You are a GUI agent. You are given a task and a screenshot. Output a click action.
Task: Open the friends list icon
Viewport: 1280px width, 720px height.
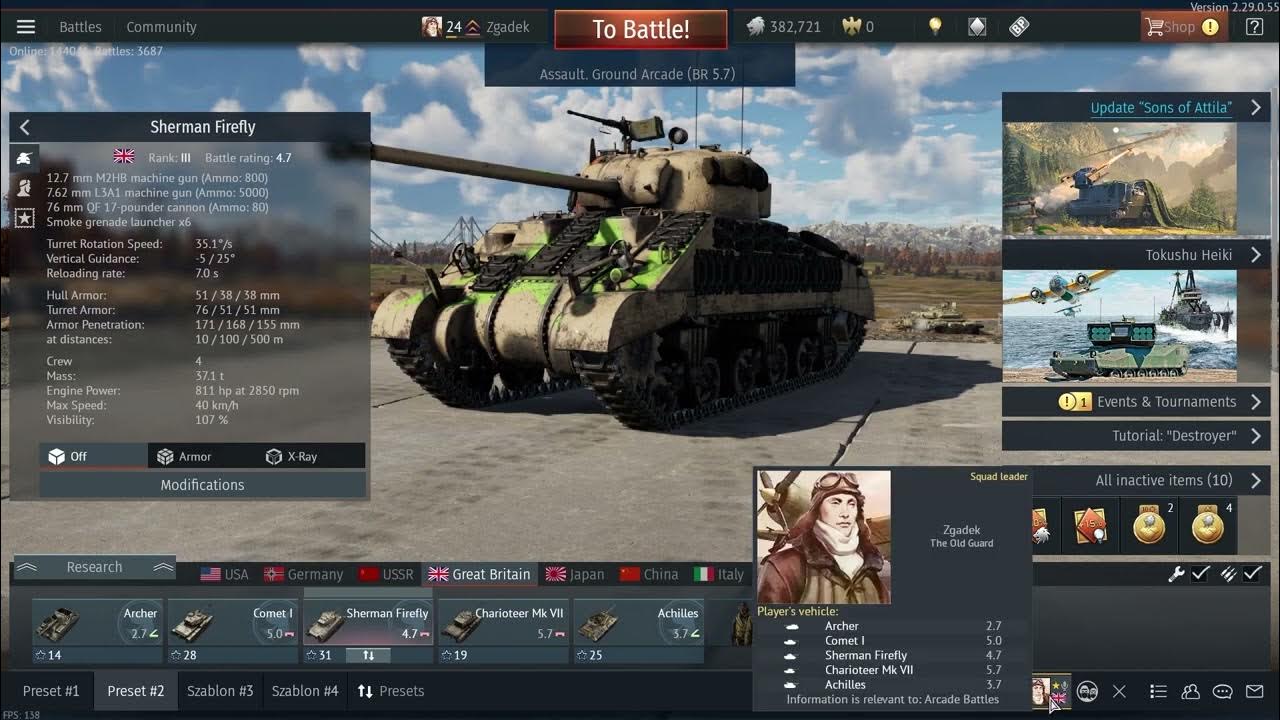point(1190,691)
